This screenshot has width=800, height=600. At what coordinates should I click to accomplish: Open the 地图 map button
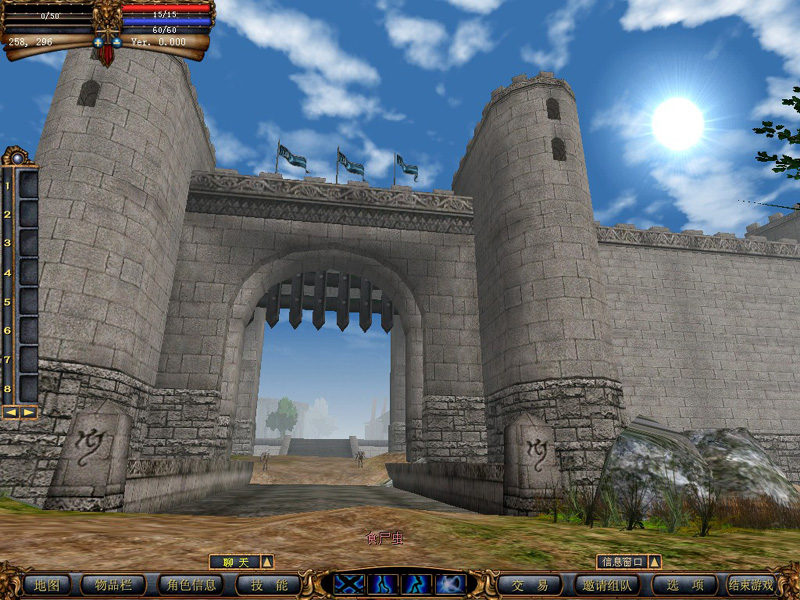46,585
